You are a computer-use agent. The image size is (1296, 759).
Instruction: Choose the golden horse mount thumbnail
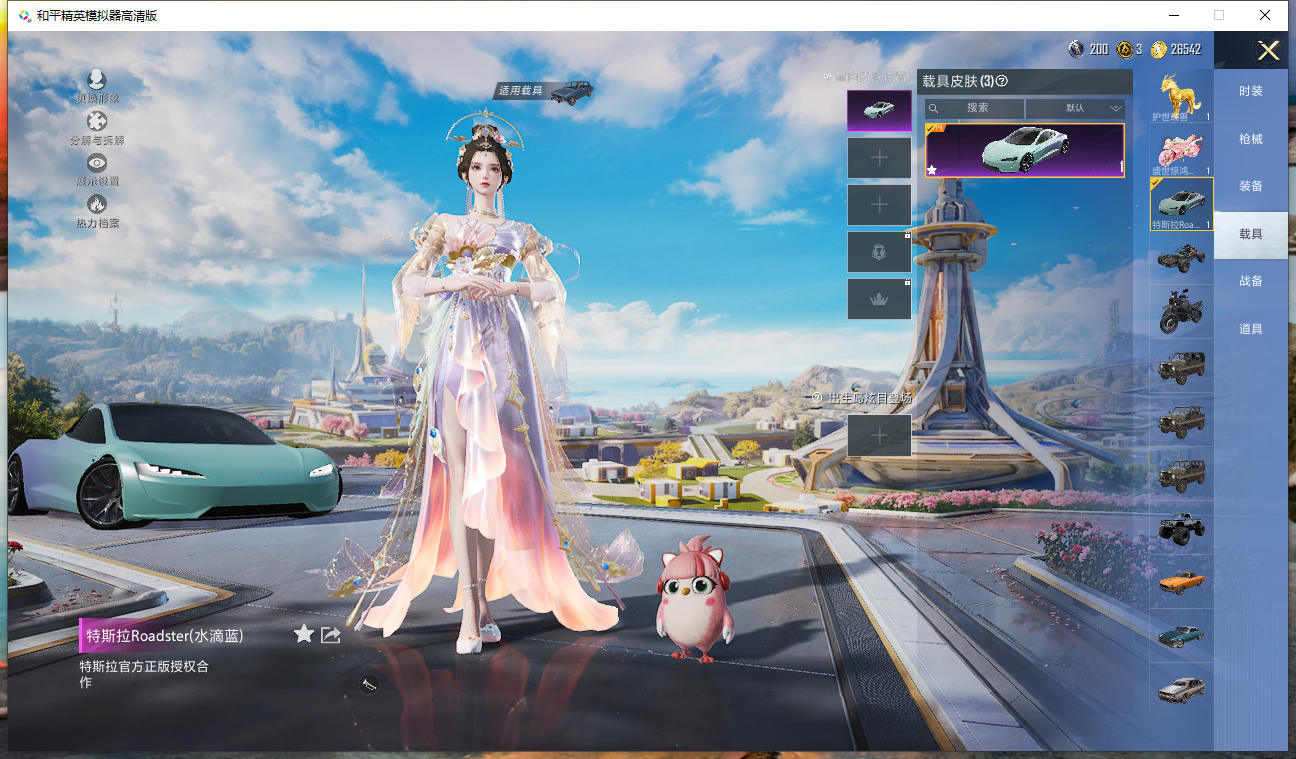(1181, 96)
